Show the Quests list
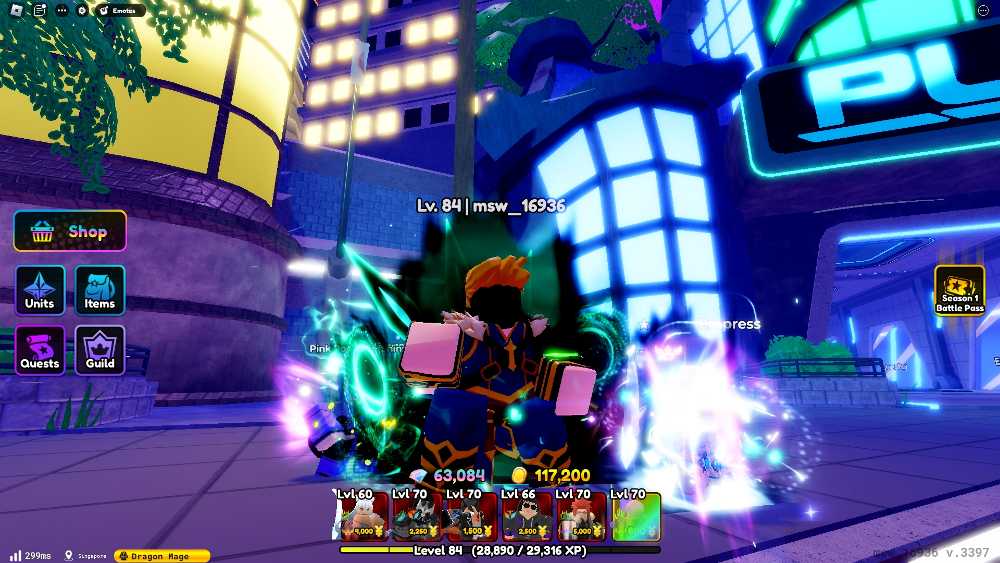Screen dimensions: 1000x563 pos(40,350)
